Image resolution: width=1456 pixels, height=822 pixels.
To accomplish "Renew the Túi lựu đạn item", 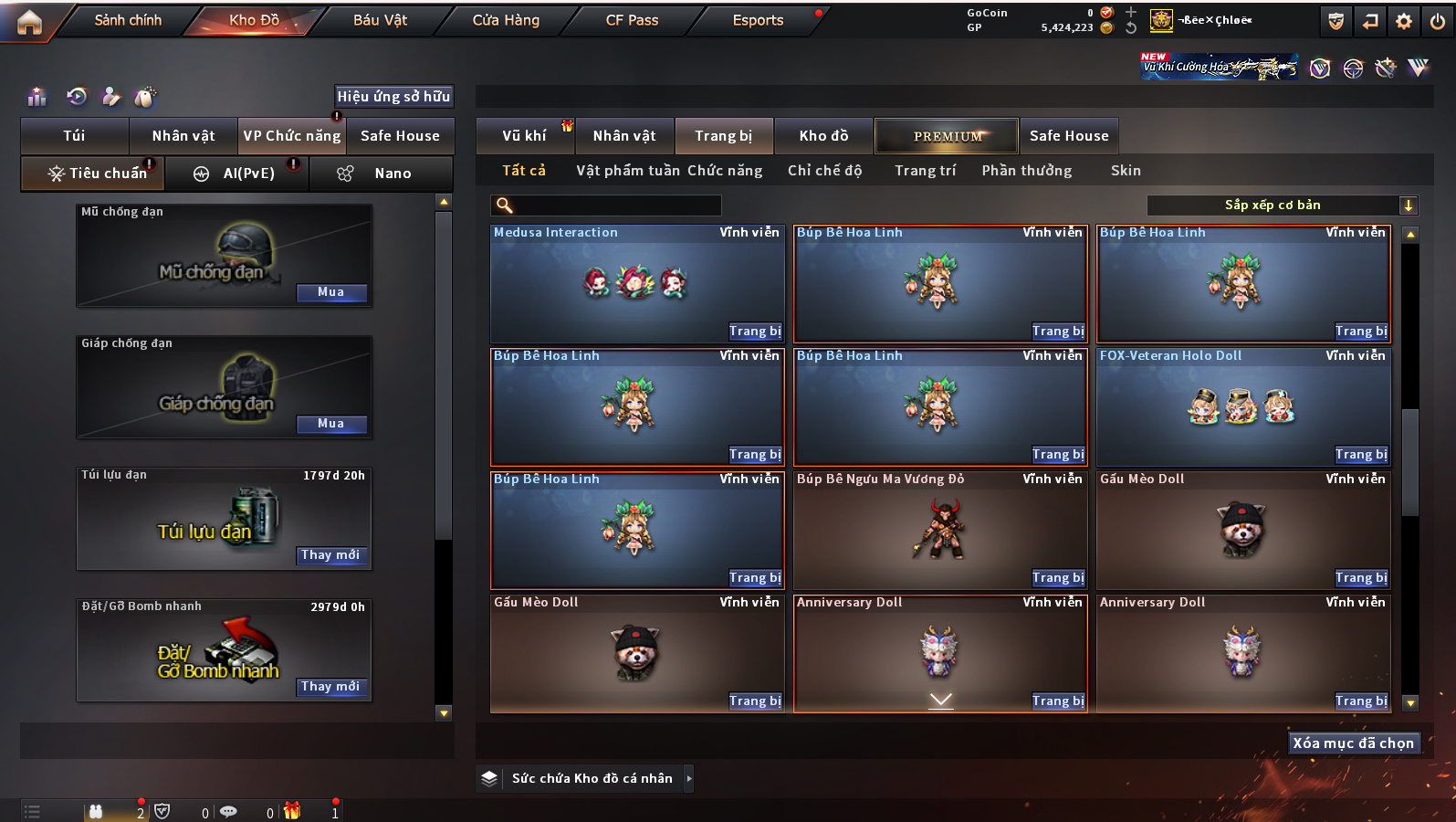I will (330, 555).
